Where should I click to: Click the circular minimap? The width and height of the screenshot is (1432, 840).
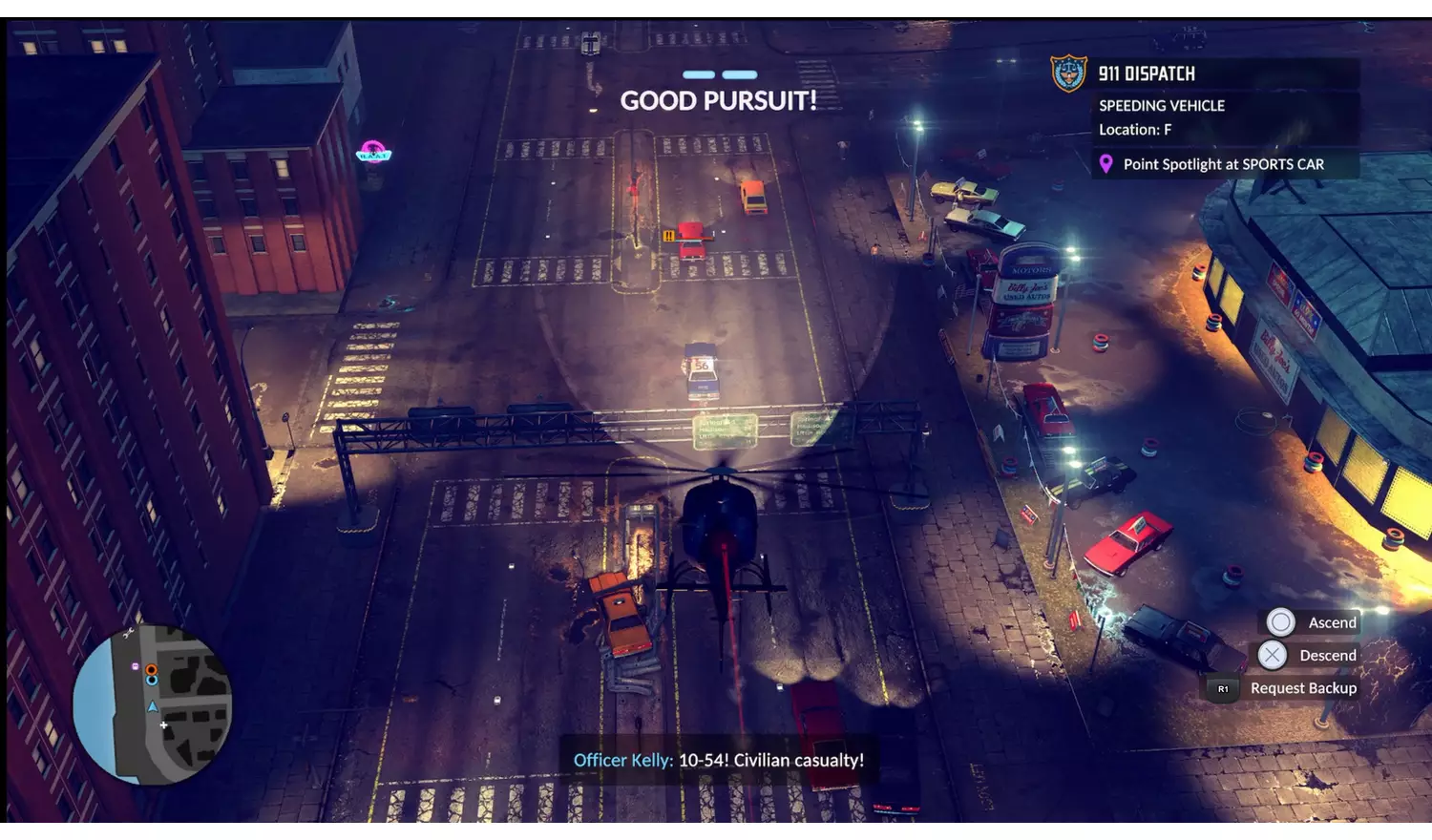coord(153,703)
